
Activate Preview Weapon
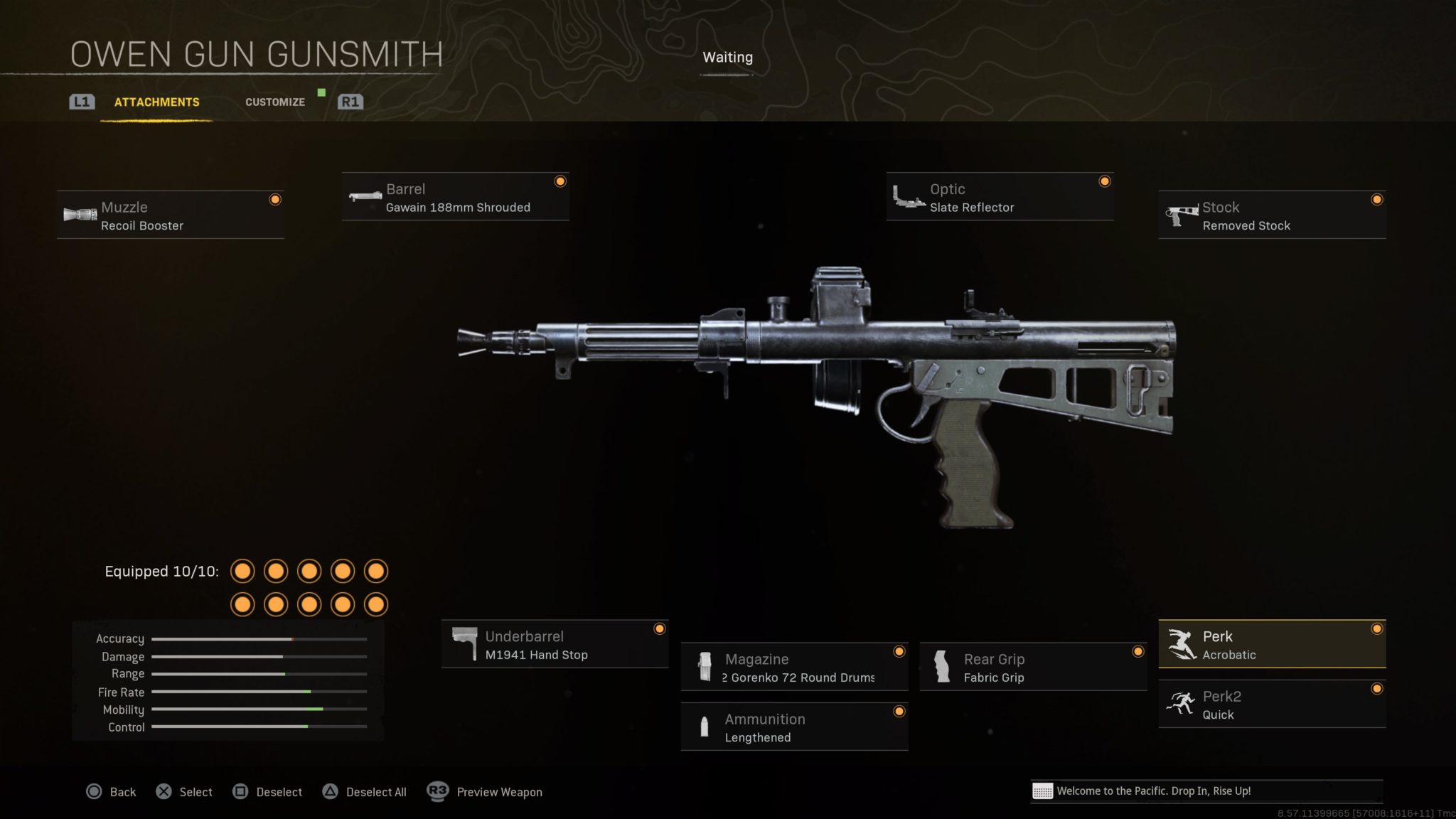(x=498, y=791)
